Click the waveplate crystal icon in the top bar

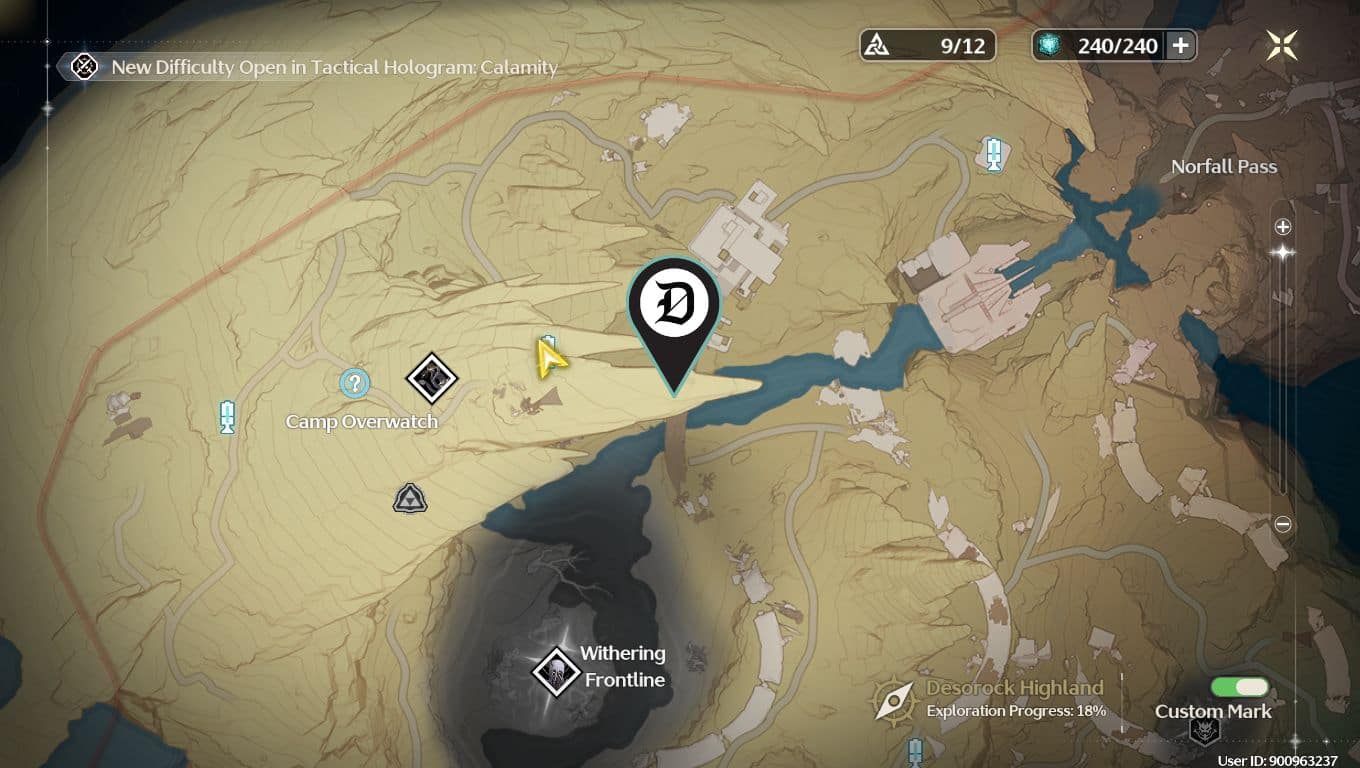coord(1047,45)
